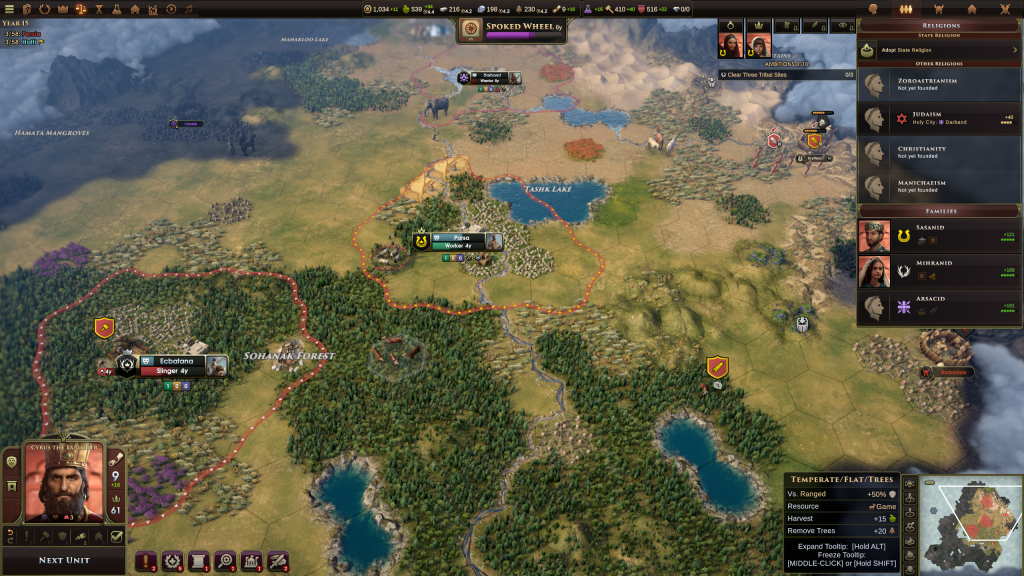Screen dimensions: 1024x576
Task: Select Adopt State Religion row
Action: 940,49
